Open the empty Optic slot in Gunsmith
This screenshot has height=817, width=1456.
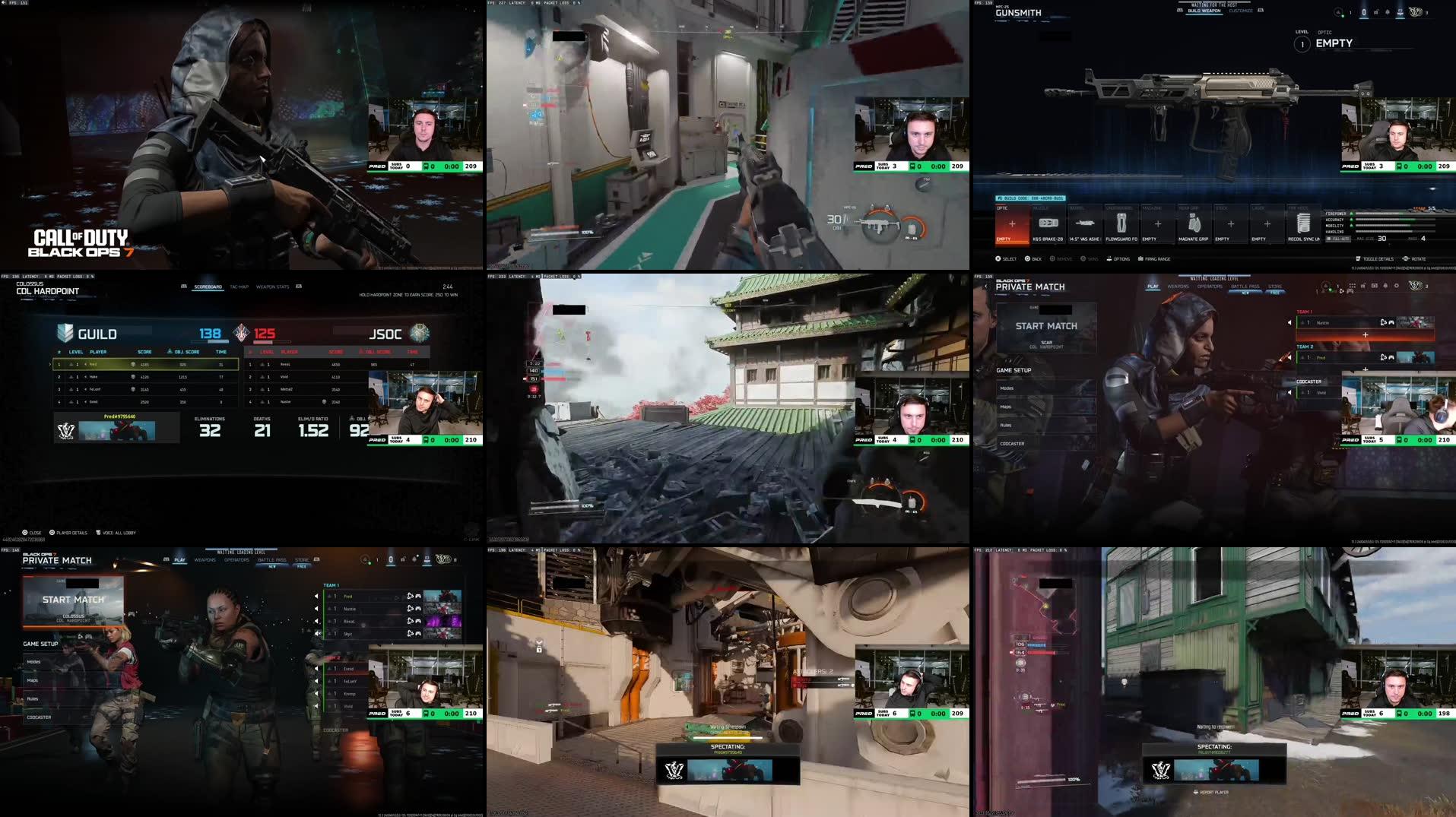(x=1011, y=224)
